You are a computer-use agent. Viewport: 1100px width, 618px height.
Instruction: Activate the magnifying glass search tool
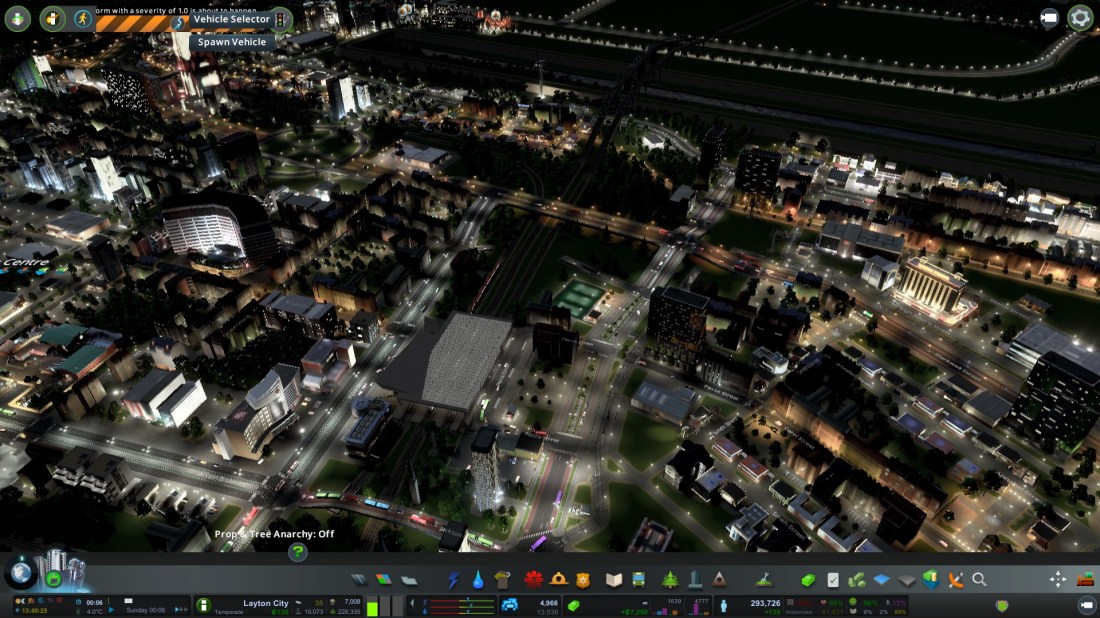(980, 580)
